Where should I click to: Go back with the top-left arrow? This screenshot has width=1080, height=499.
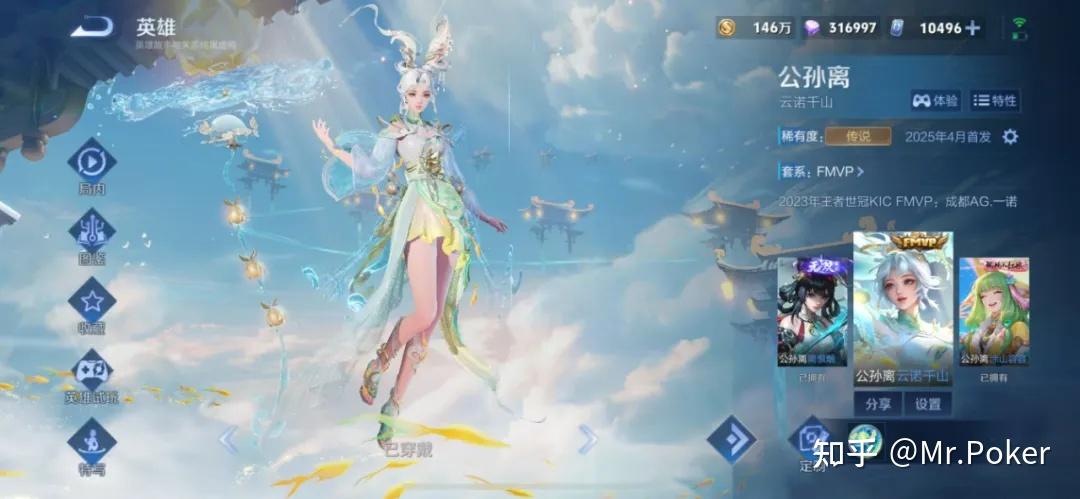pos(92,27)
